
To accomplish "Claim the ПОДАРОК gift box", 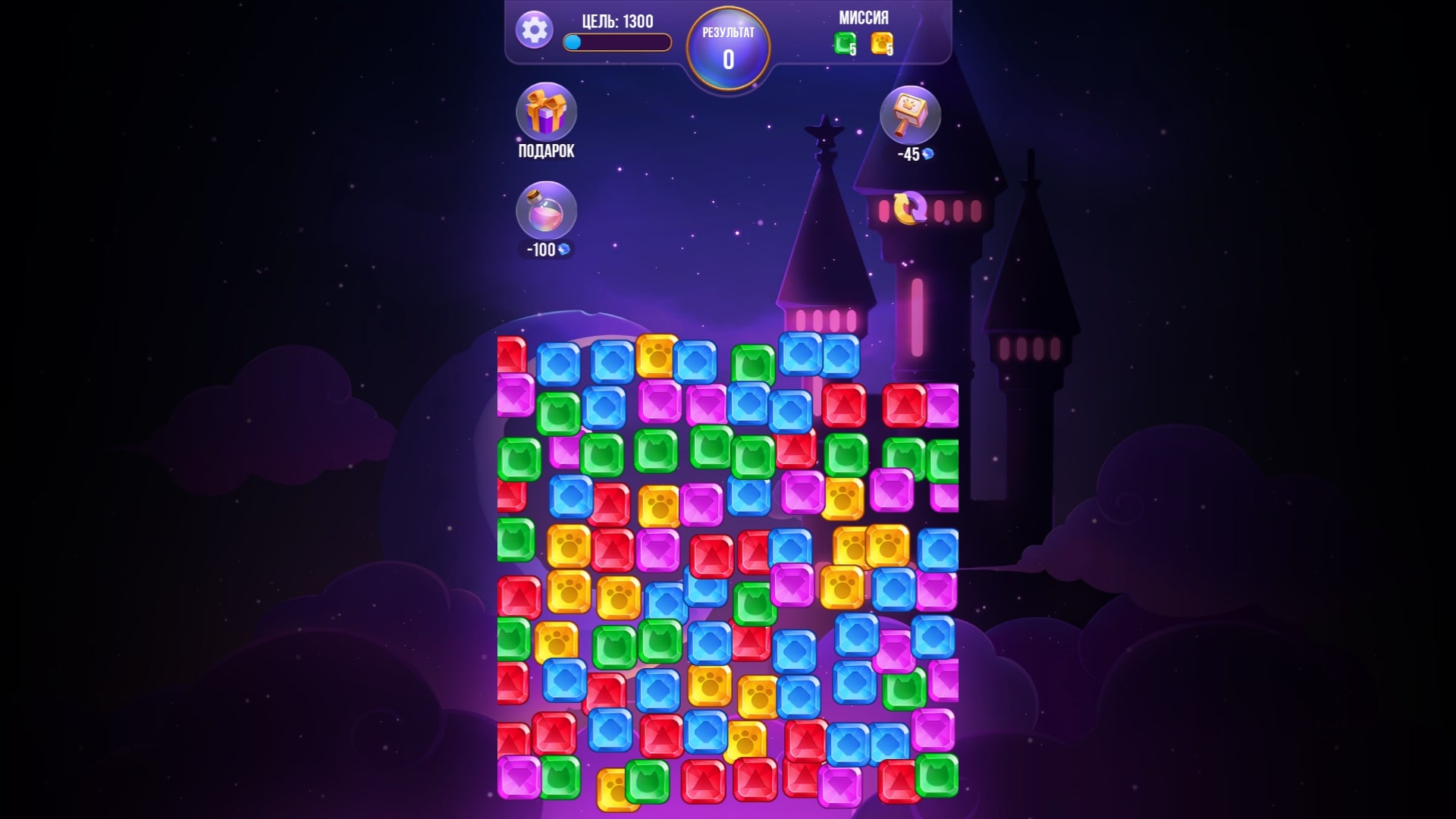I will (x=548, y=114).
